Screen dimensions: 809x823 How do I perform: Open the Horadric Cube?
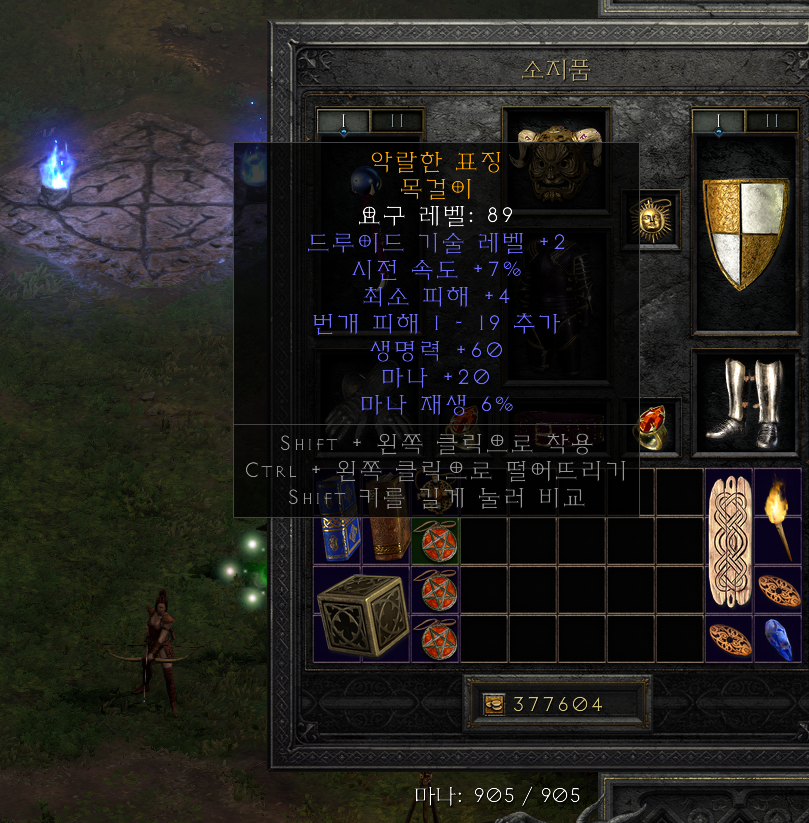pos(361,612)
